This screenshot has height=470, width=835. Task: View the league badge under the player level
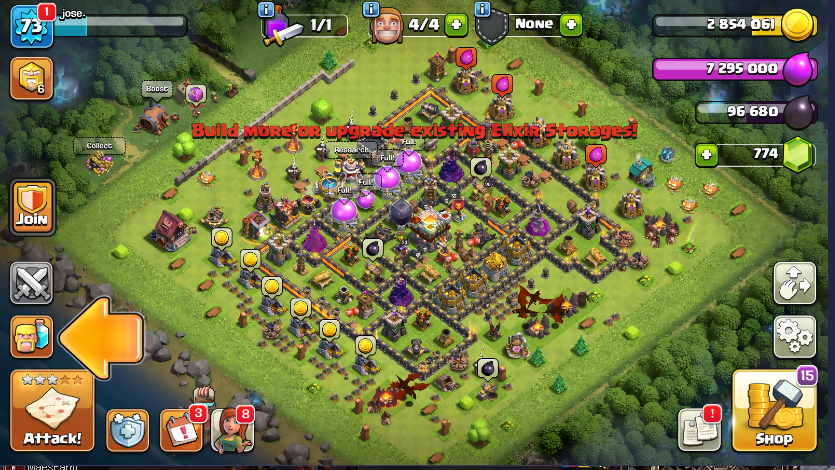pos(29,78)
